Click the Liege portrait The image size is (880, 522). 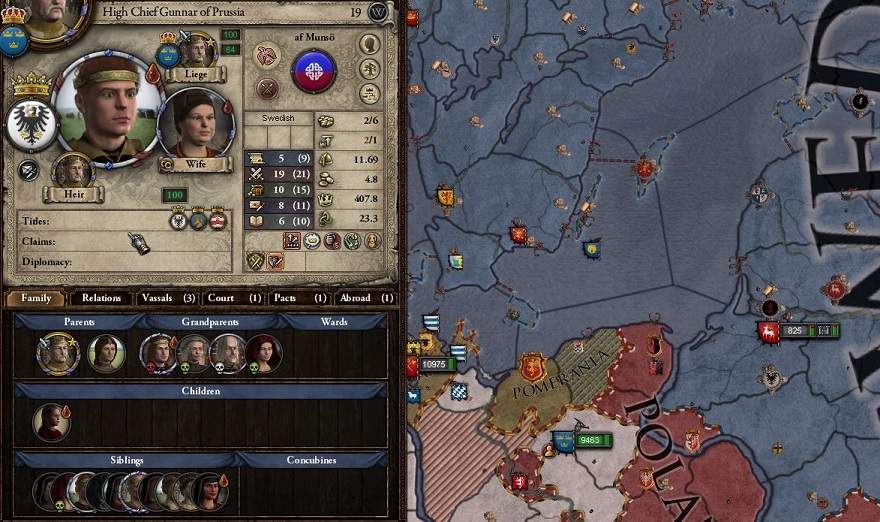point(196,50)
